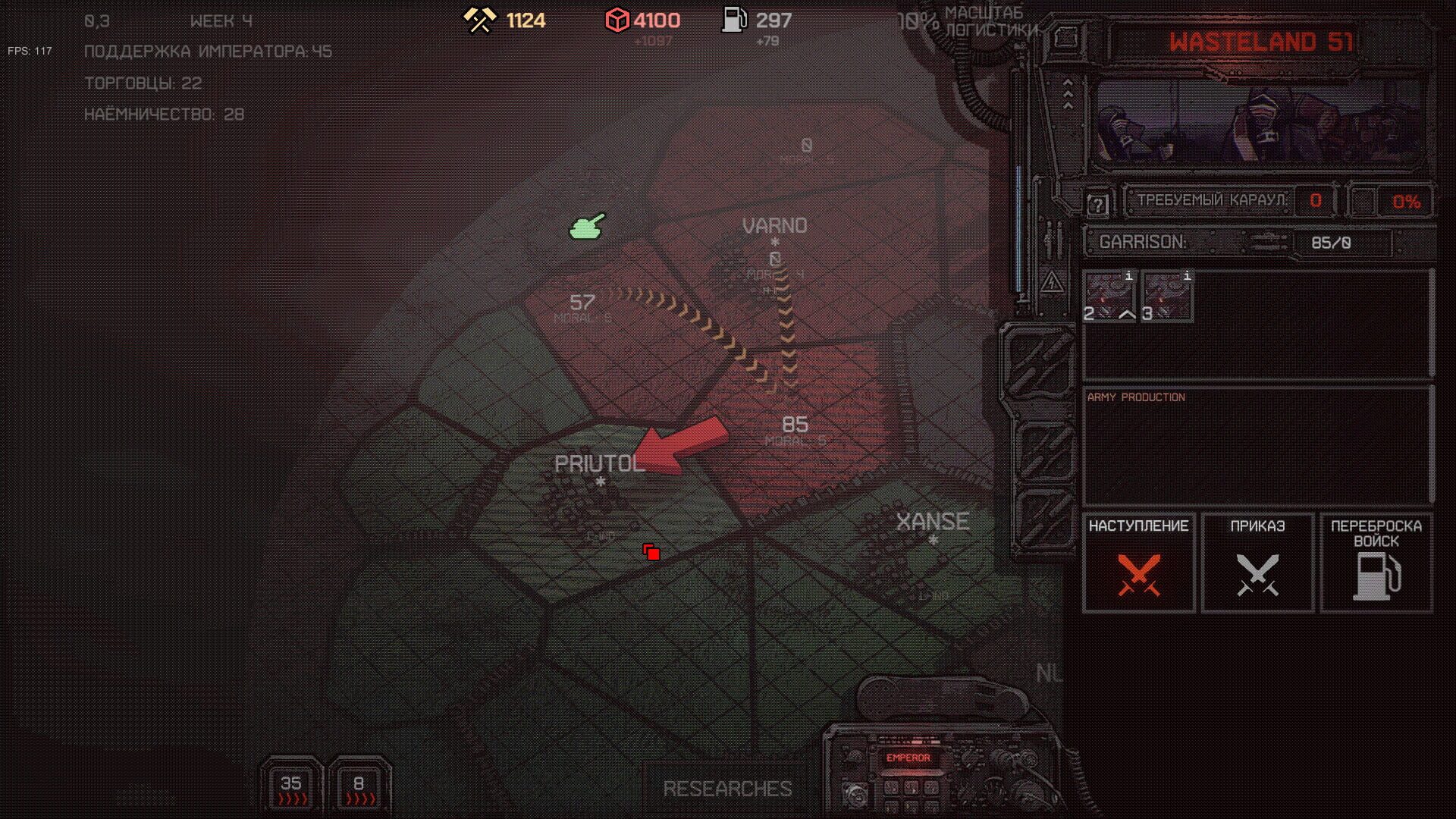Screen dimensions: 1456x819
Task: Select the red НАСТУПЛЕНИЕ crossed swords icon
Action: click(1139, 573)
